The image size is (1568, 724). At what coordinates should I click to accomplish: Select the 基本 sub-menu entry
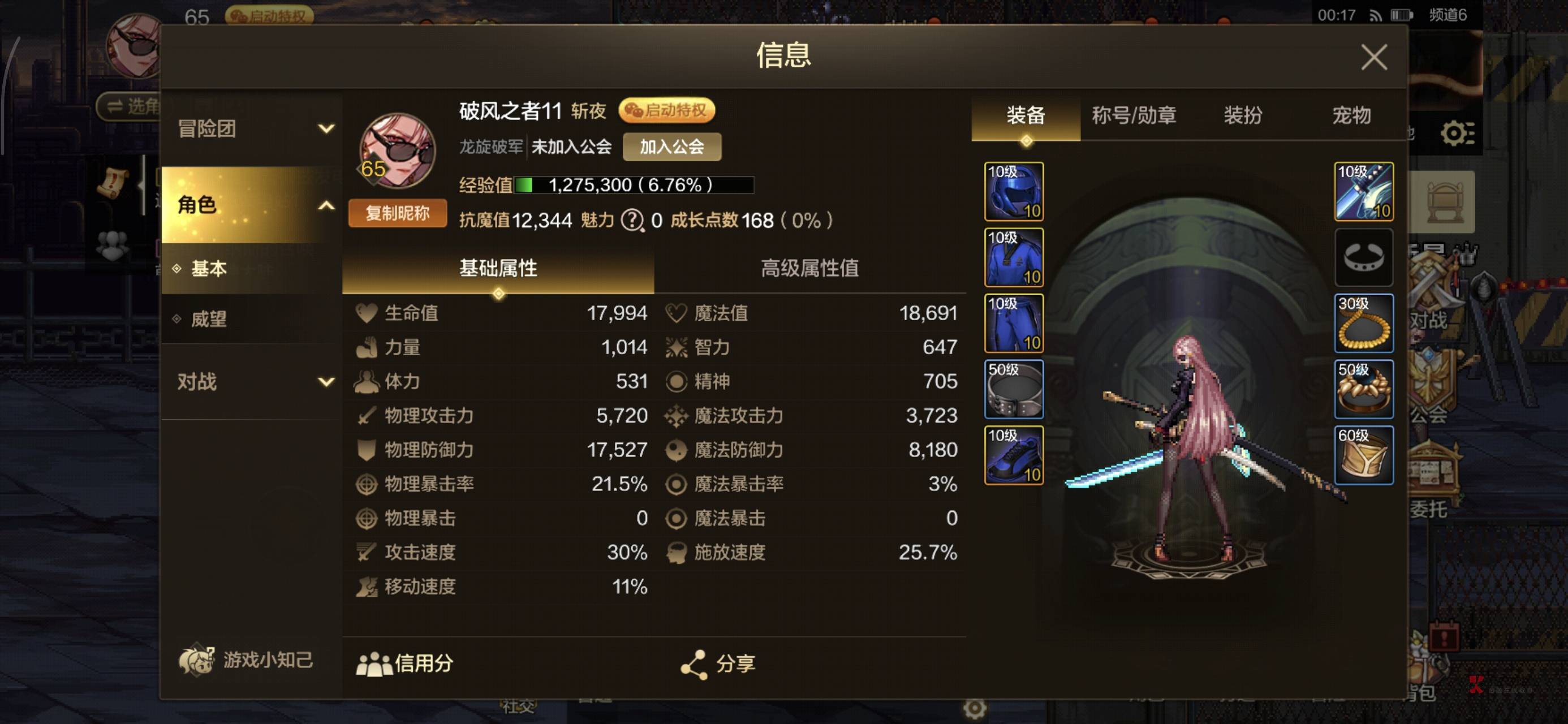pyautogui.click(x=209, y=269)
